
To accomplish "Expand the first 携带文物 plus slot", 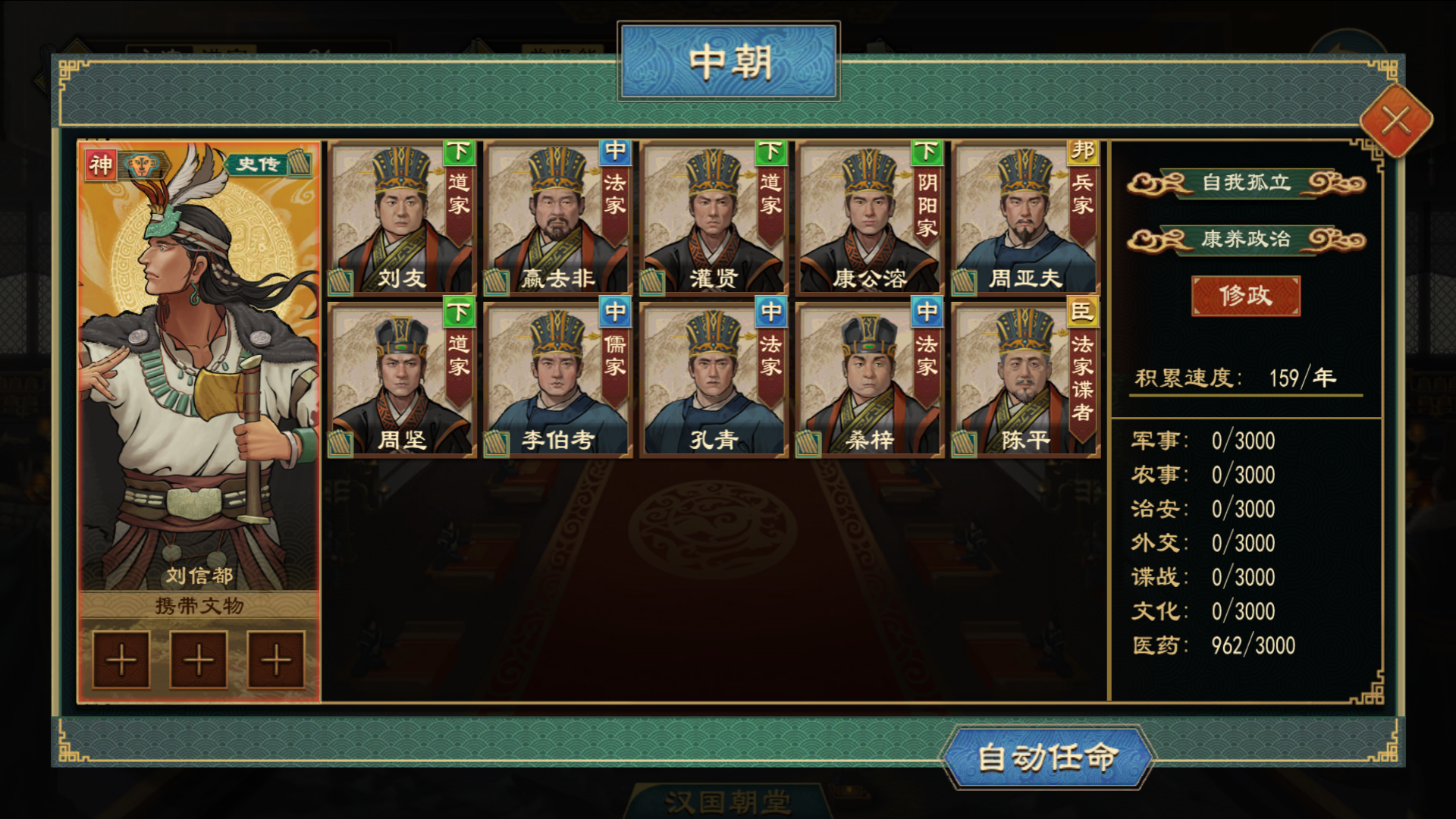I will (121, 658).
